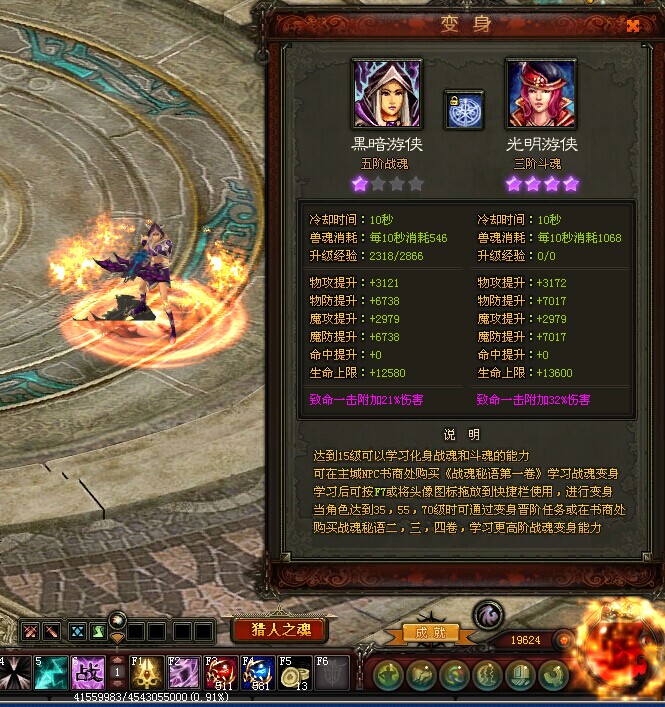
Task: Activate the golden skill in slot F1
Action: 147,673
